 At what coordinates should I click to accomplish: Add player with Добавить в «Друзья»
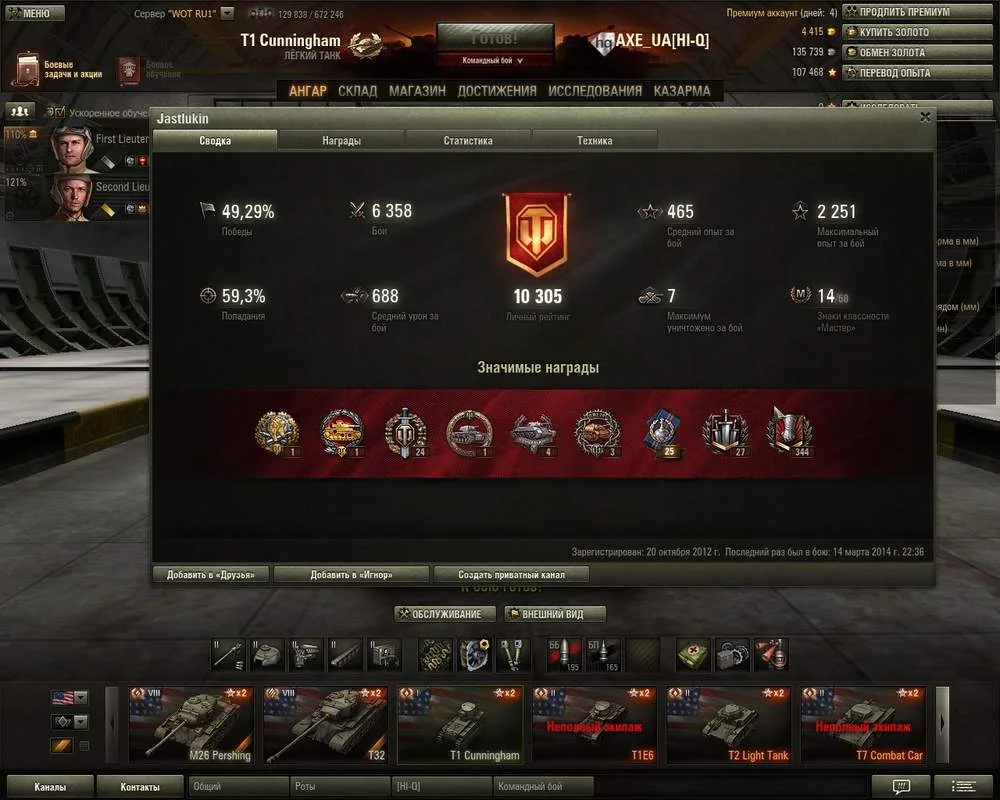211,574
